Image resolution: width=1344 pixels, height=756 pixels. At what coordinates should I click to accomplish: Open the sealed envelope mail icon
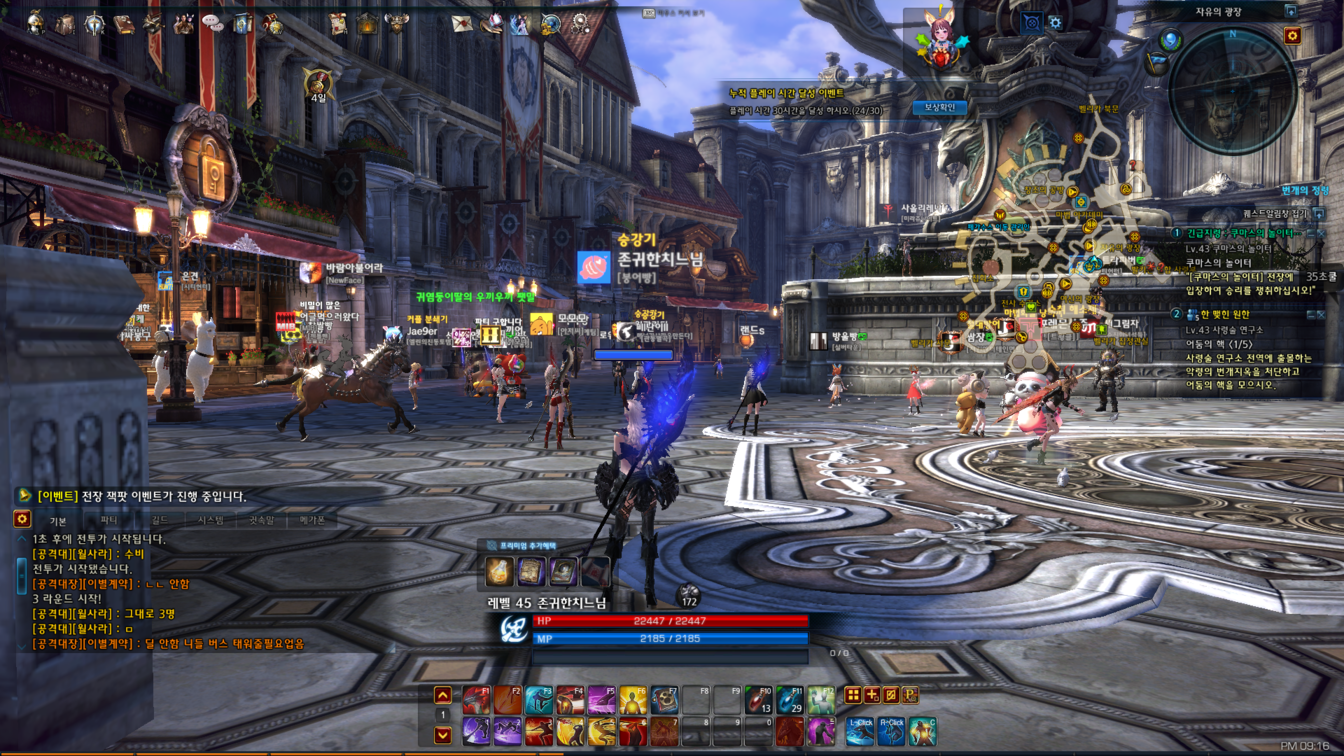461,23
